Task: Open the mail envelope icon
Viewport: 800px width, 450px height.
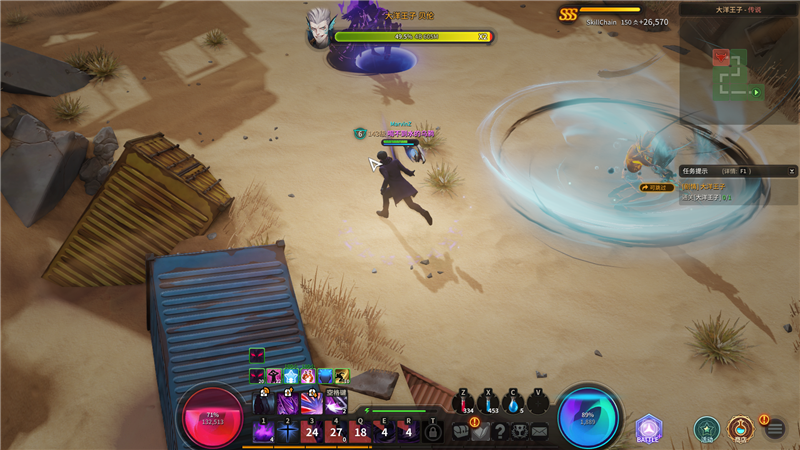Action: coord(539,432)
